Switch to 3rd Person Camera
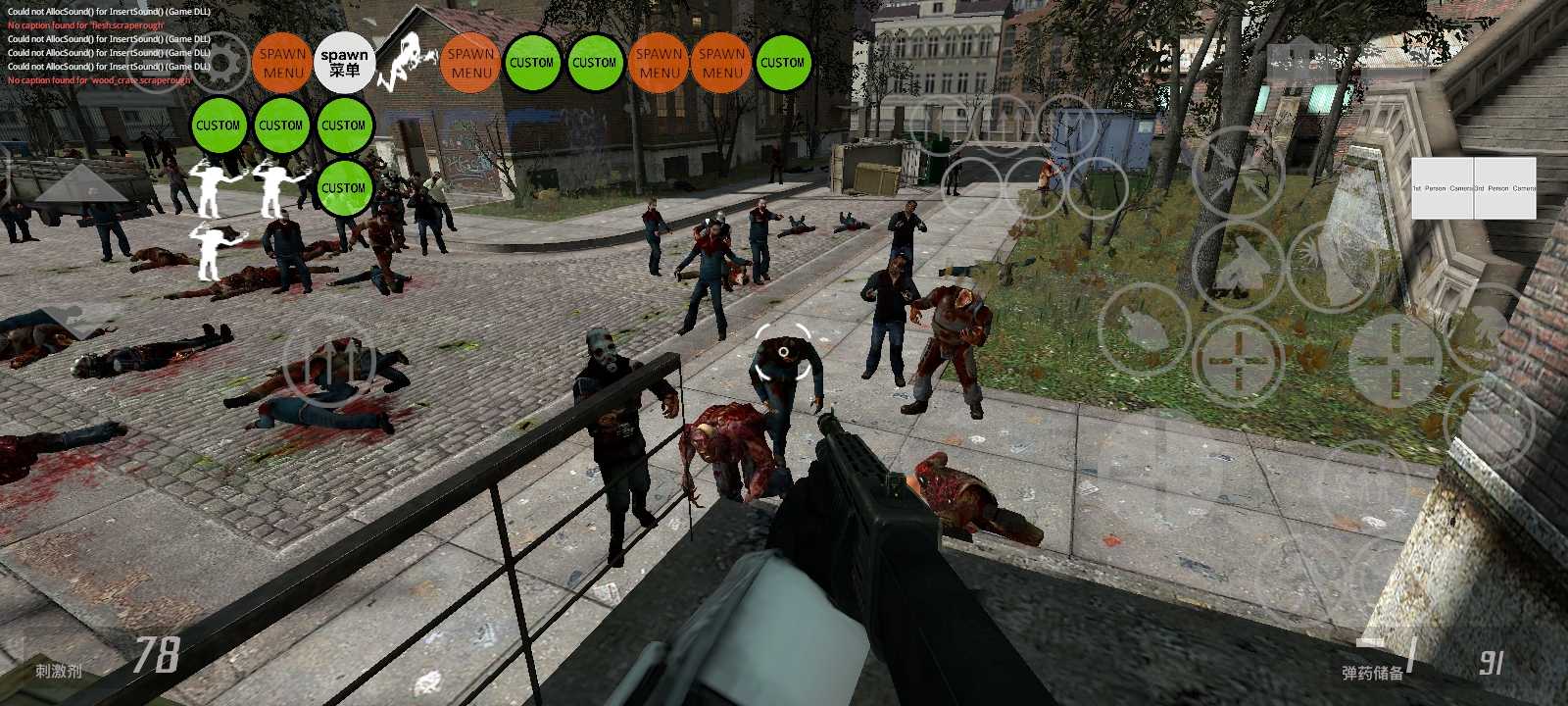Screen dimensions: 1568x706 [x=1505, y=187]
